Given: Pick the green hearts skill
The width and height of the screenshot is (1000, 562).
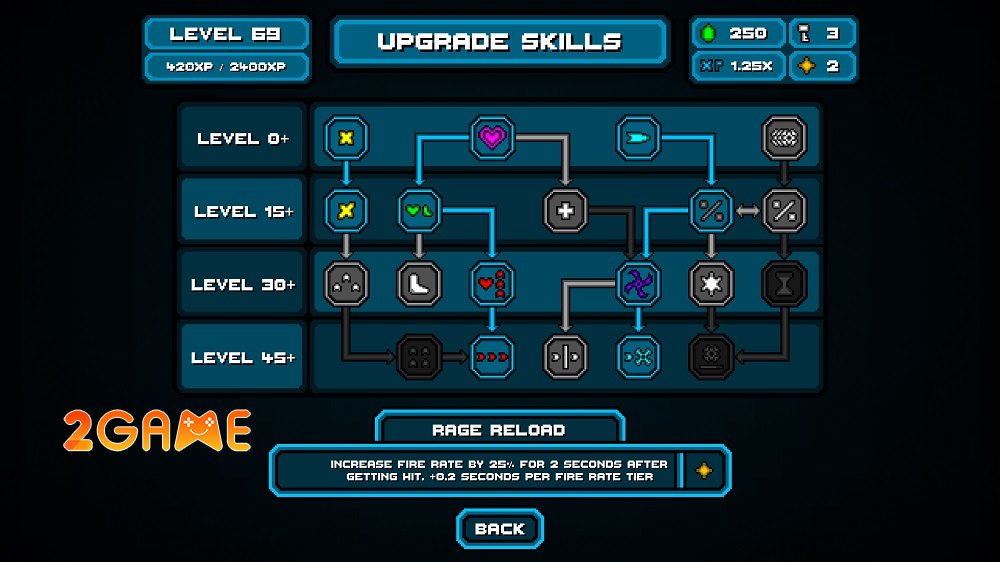Looking at the screenshot, I should tap(419, 211).
